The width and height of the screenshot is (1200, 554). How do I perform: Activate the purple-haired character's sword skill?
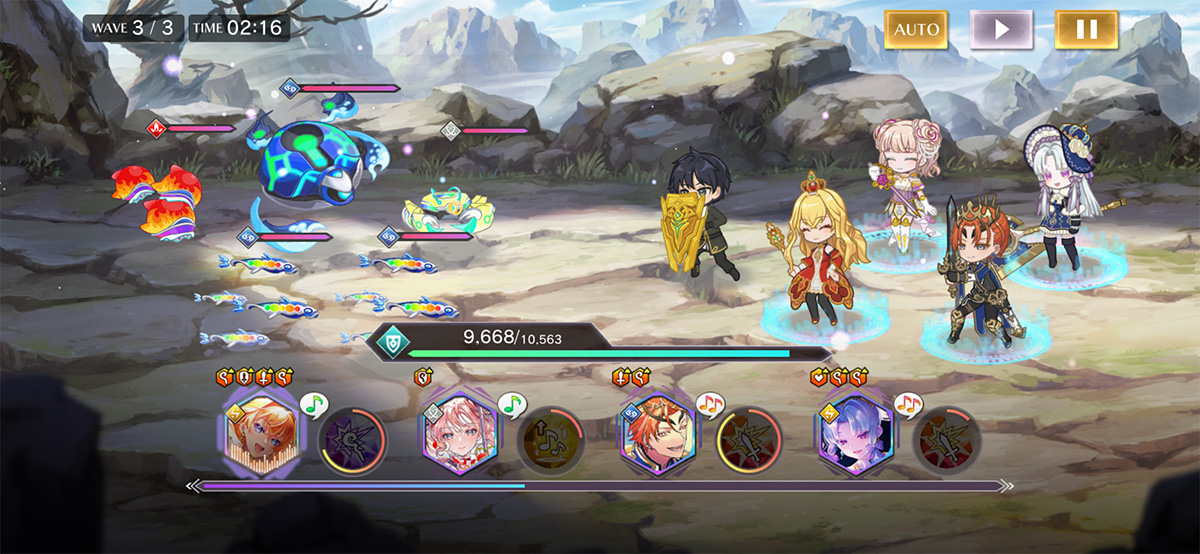[947, 440]
